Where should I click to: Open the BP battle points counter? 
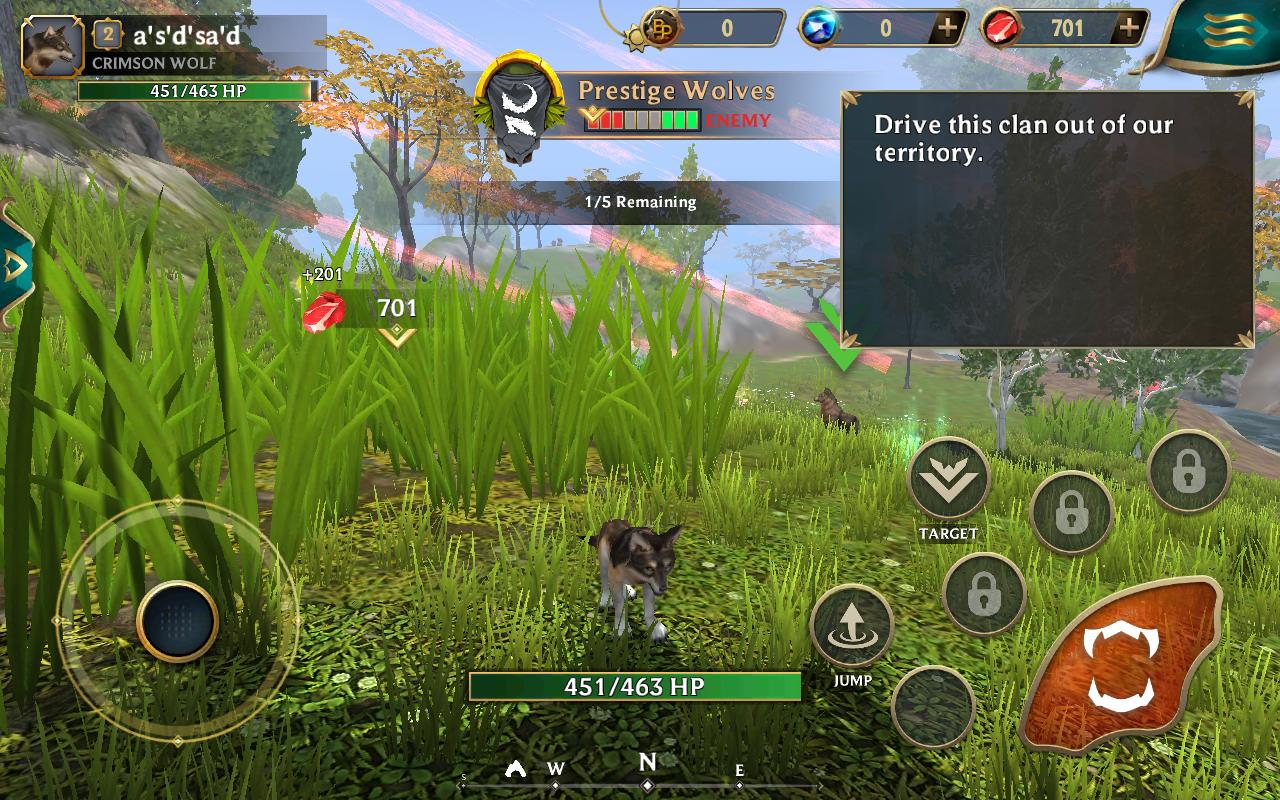[x=711, y=28]
